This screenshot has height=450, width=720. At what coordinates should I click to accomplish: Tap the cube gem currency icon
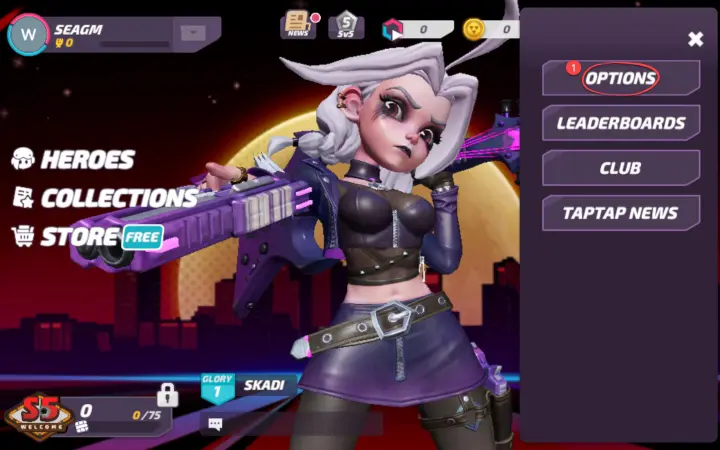tap(391, 29)
